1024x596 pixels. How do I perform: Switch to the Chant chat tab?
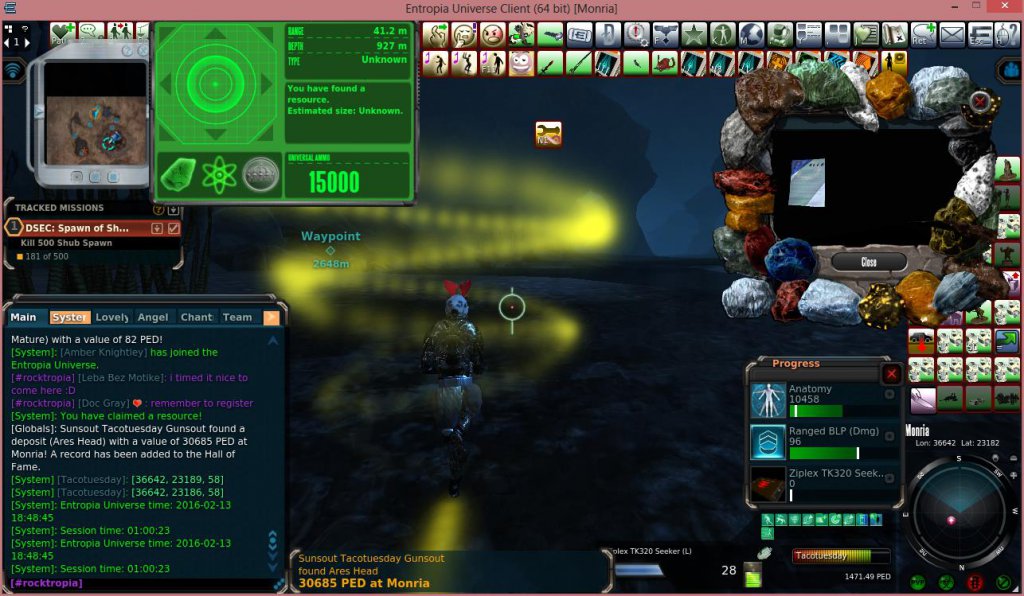pos(196,317)
